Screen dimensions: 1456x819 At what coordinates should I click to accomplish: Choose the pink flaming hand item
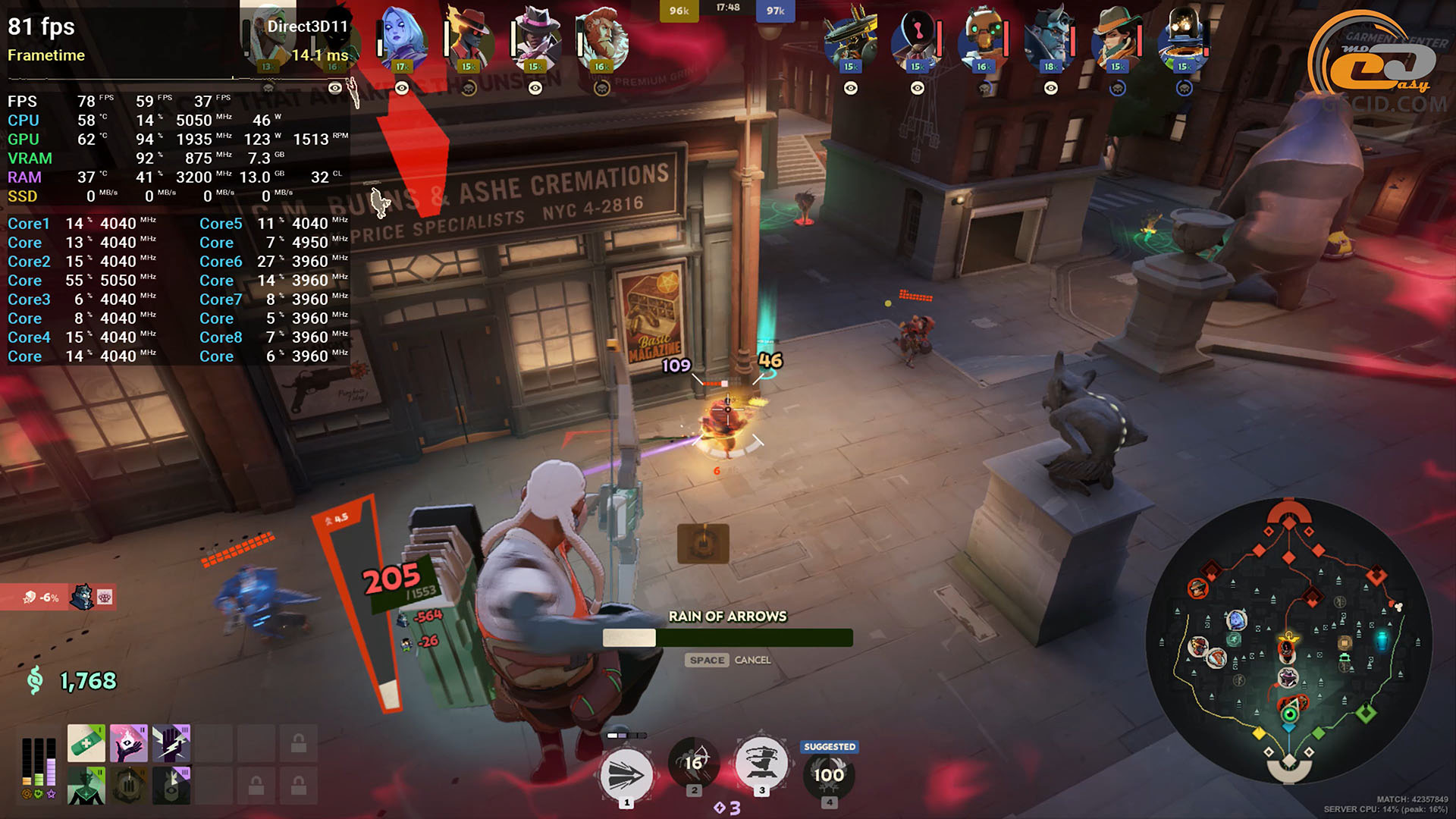(129, 743)
